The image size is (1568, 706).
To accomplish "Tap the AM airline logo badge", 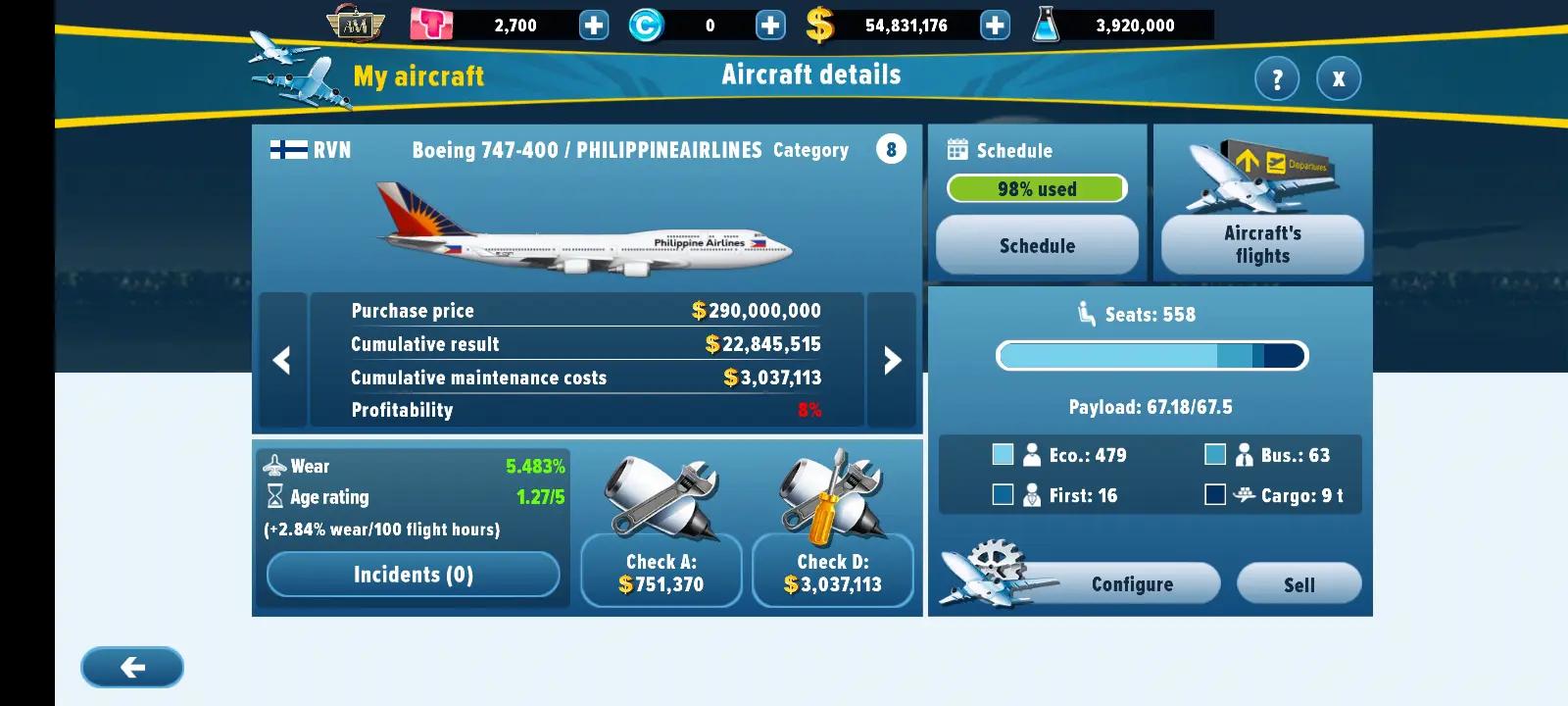I will pos(355,25).
